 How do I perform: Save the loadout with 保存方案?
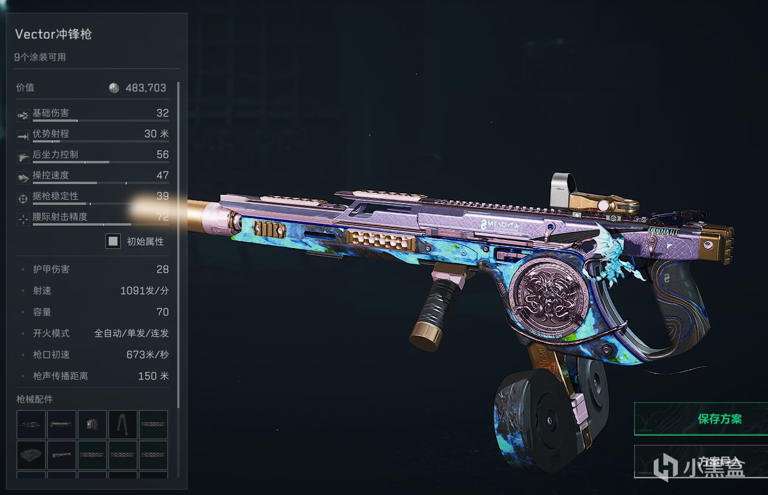pyautogui.click(x=700, y=419)
